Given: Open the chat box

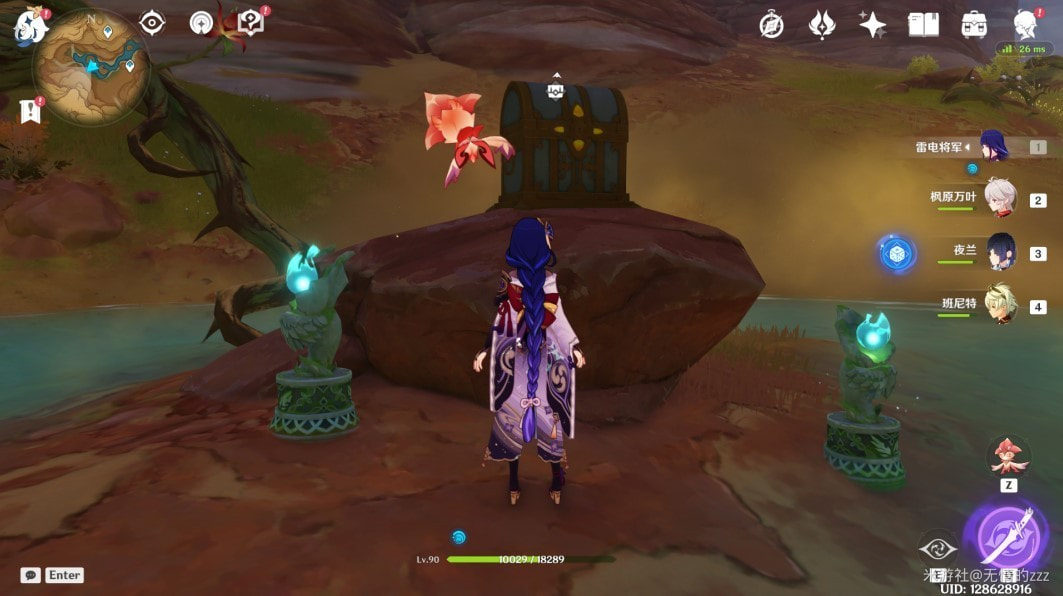Looking at the screenshot, I should (31, 575).
